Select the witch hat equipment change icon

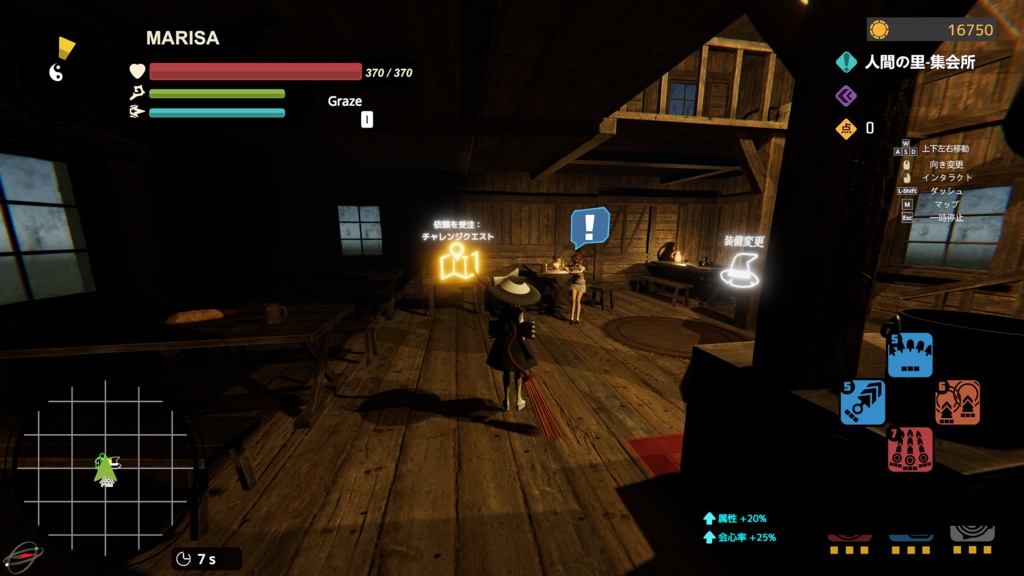pyautogui.click(x=739, y=270)
